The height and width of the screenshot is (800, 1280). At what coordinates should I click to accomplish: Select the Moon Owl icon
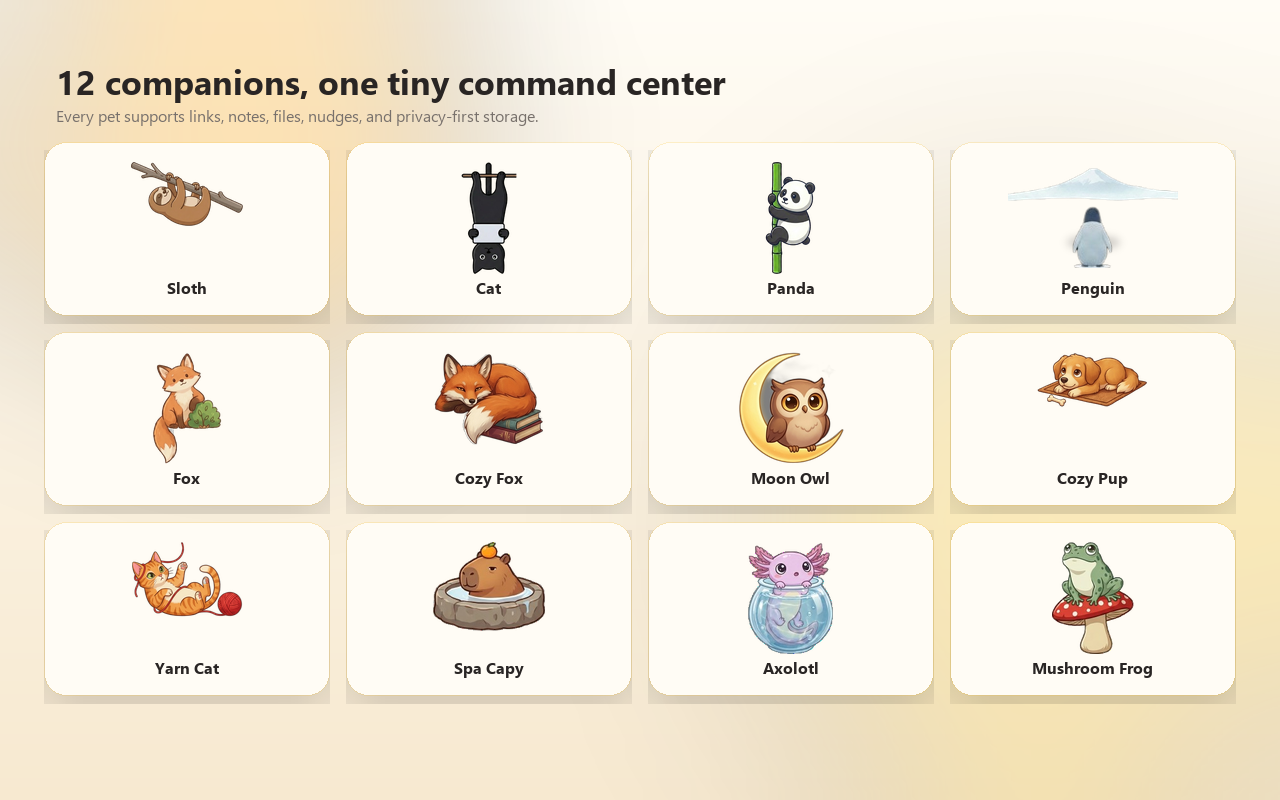790,400
